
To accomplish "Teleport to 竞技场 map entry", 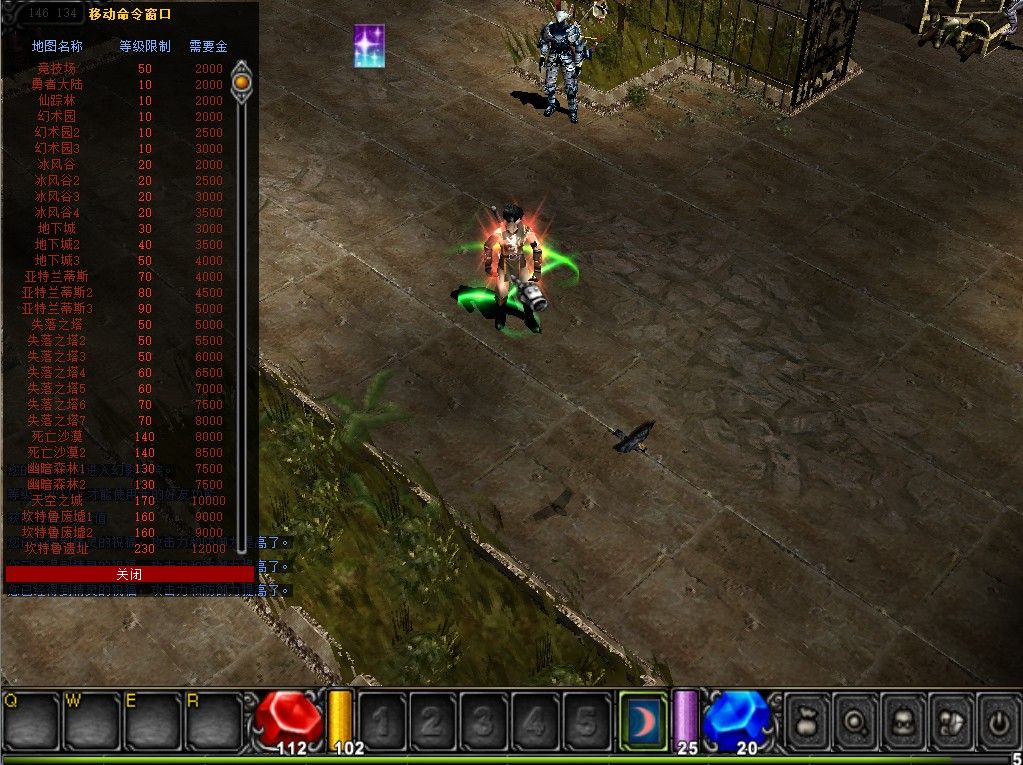I will click(57, 69).
